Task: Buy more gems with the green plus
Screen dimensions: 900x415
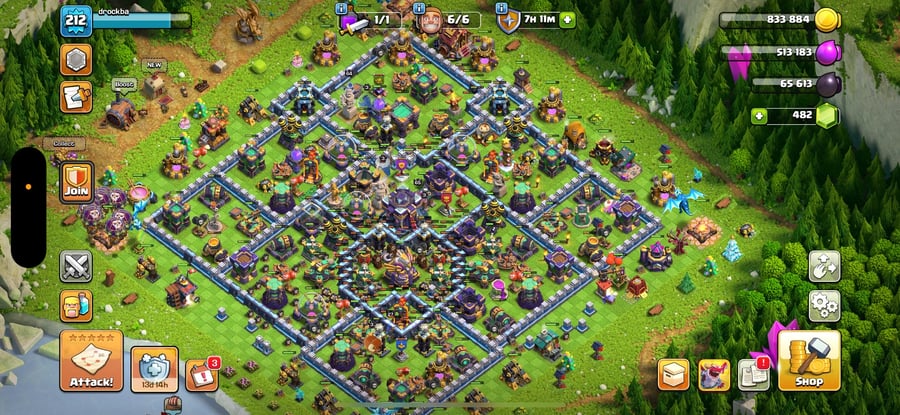Action: point(761,116)
